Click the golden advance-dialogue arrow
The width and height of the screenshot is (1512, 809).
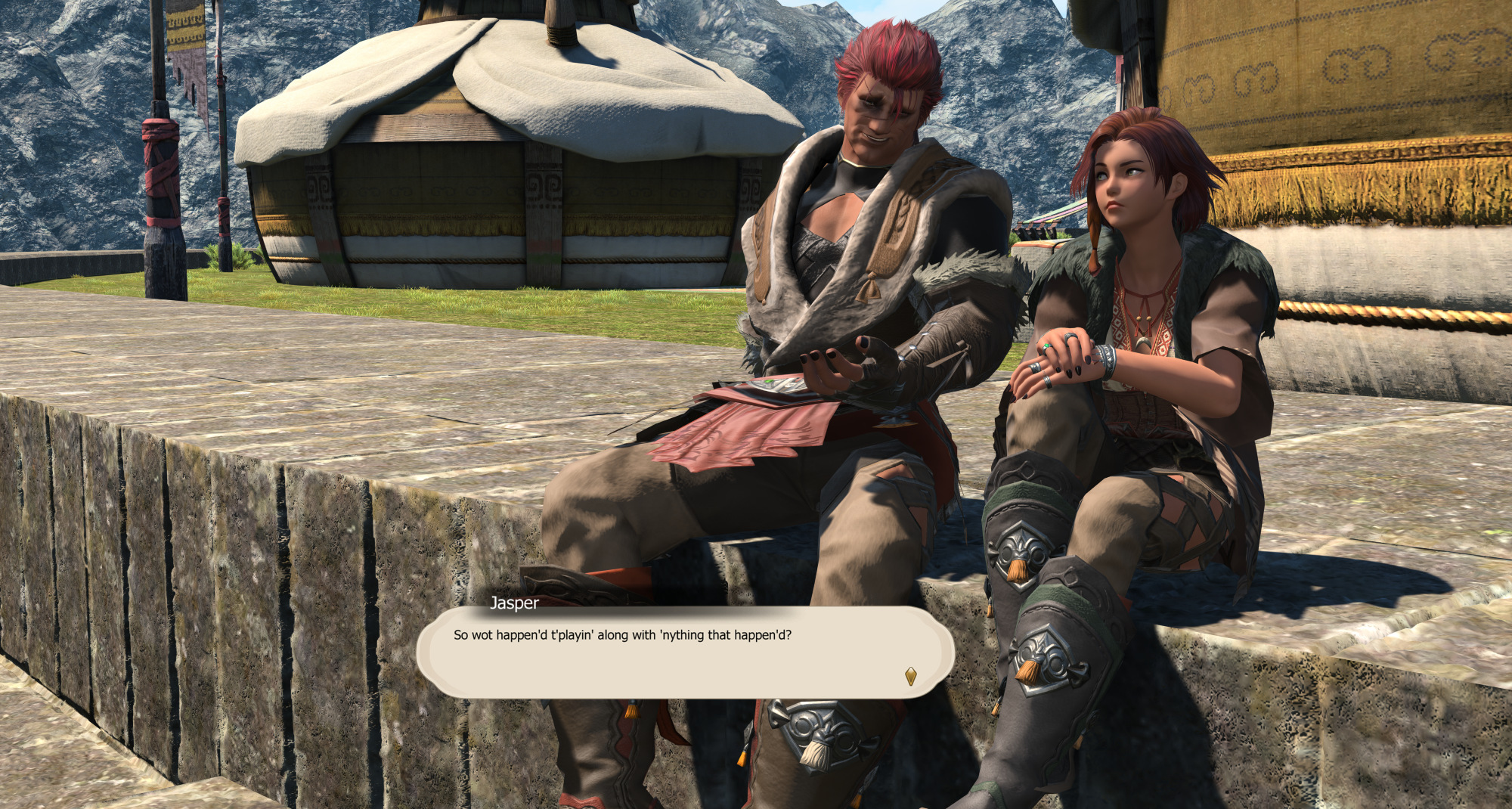pos(910,676)
